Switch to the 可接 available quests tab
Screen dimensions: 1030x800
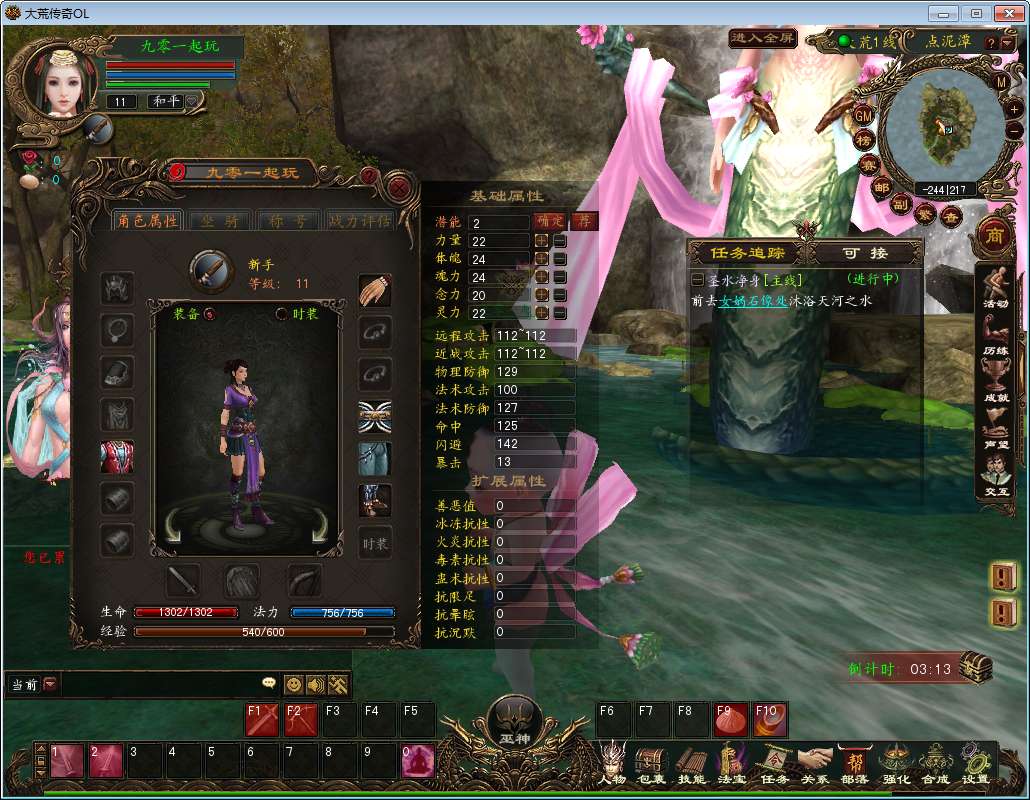pyautogui.click(x=866, y=254)
